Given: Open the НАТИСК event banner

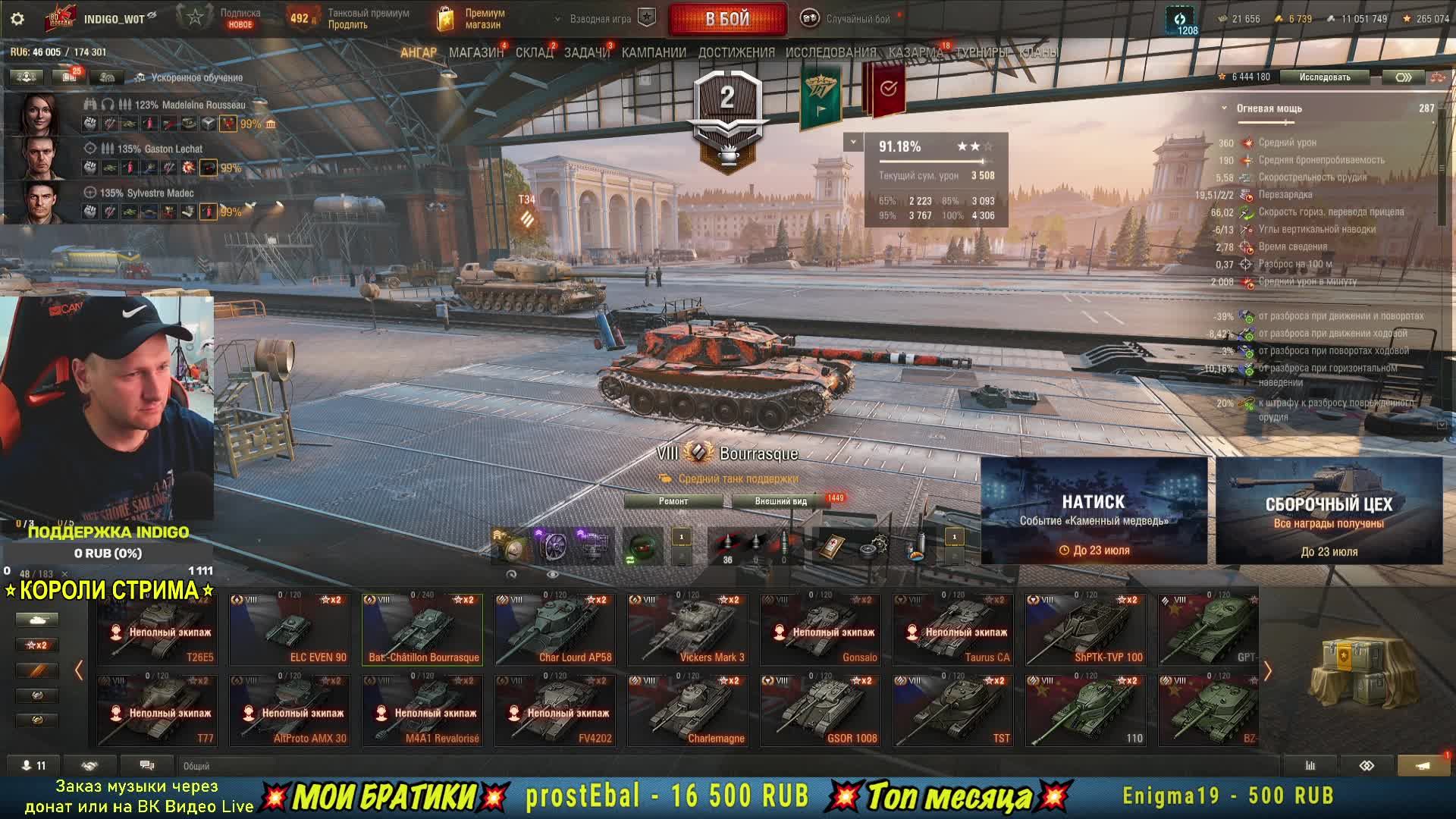Looking at the screenshot, I should 1094,510.
